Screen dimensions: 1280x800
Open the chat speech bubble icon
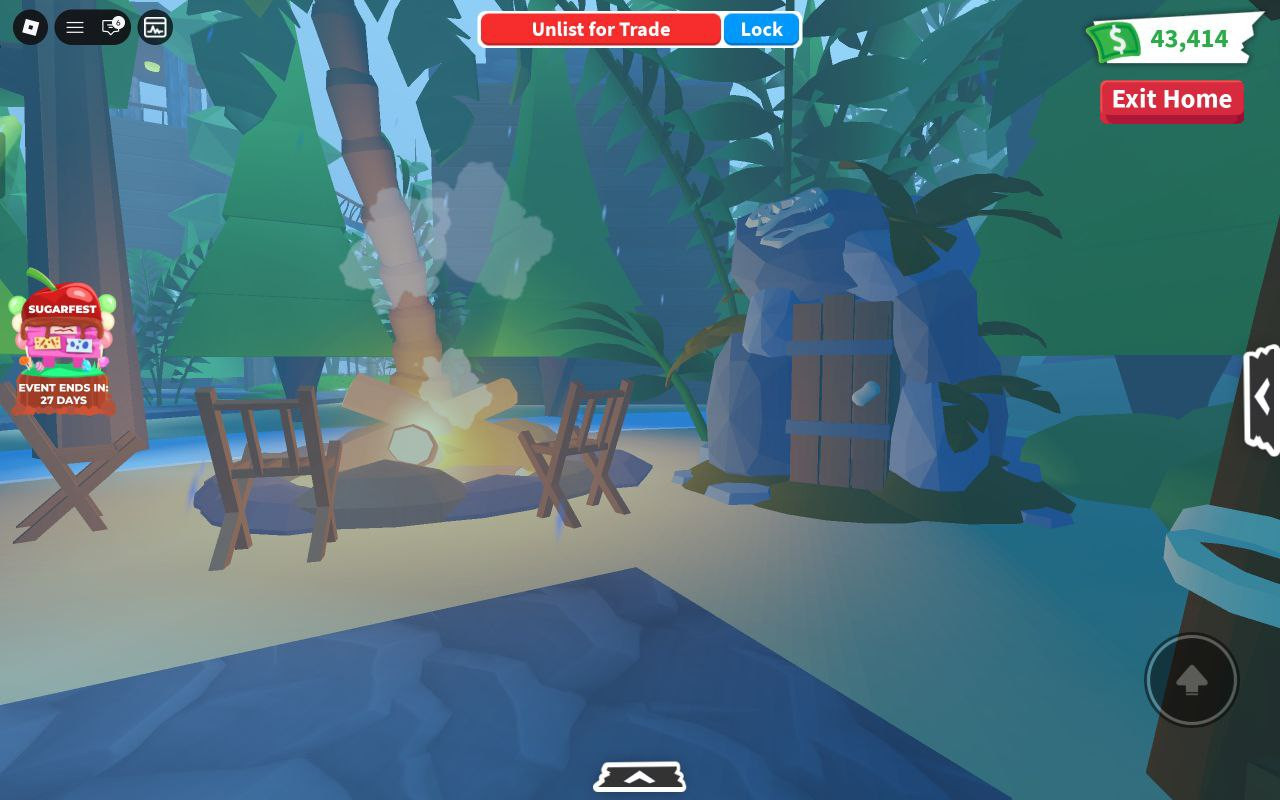click(x=112, y=28)
